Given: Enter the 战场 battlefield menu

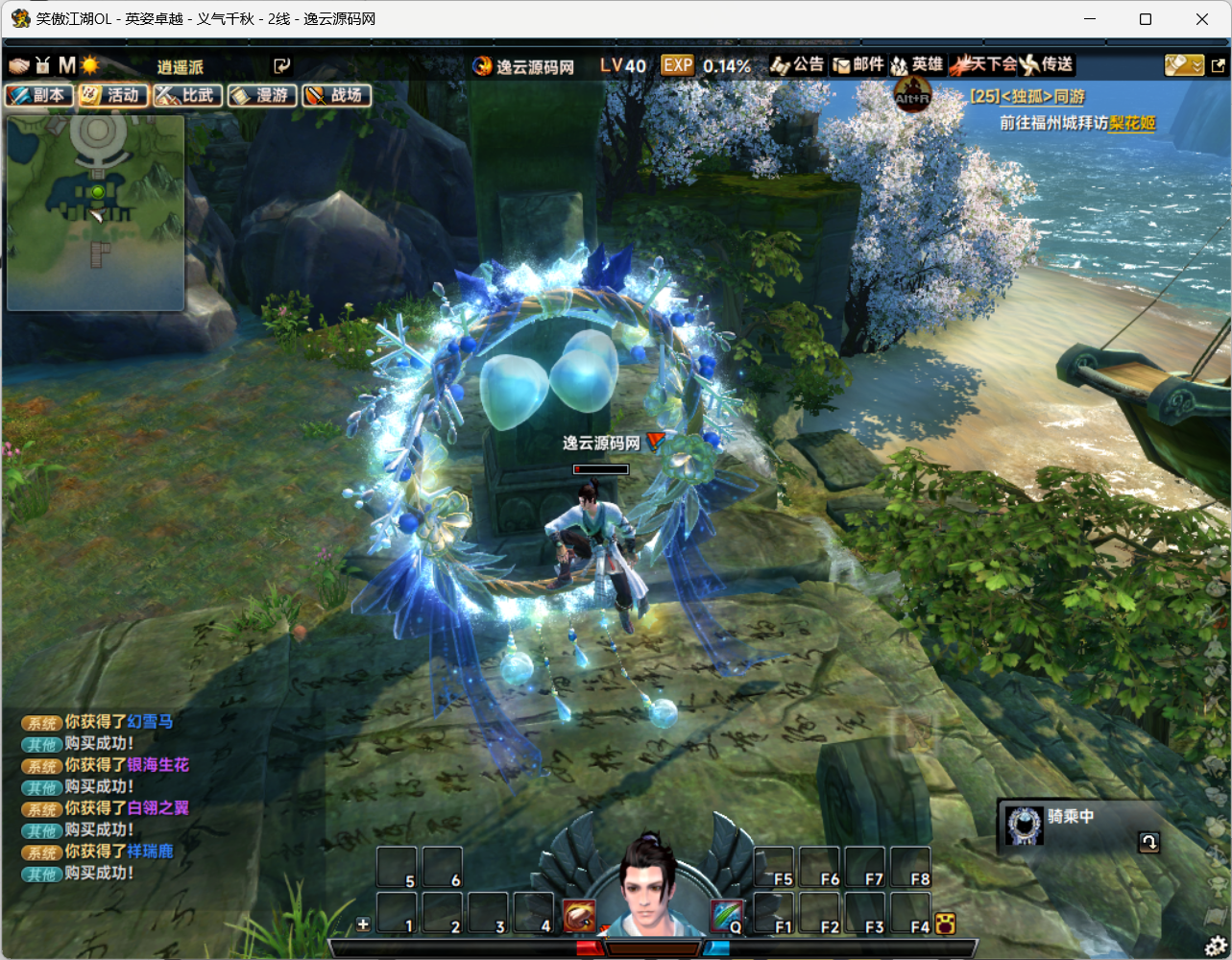Looking at the screenshot, I should [337, 95].
